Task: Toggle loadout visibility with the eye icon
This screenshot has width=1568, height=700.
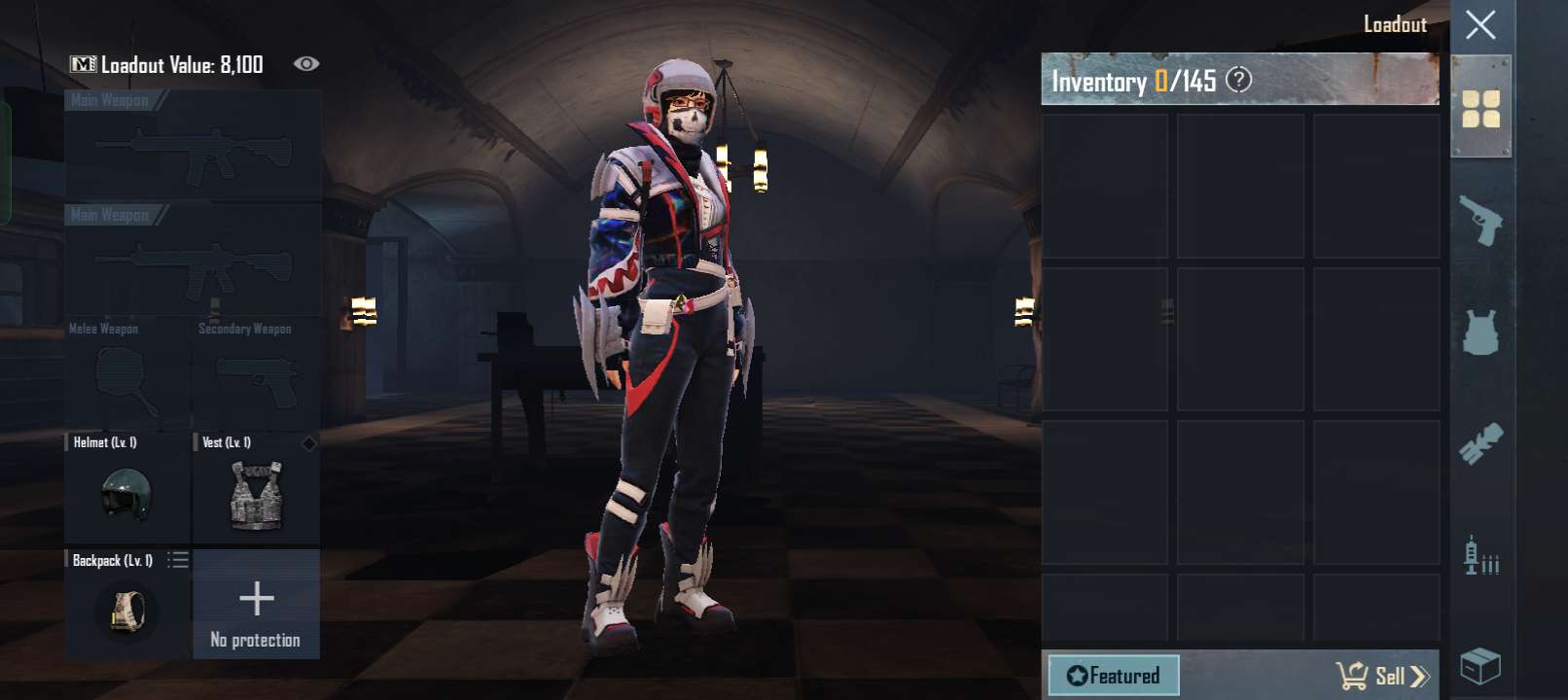Action: pos(308,63)
